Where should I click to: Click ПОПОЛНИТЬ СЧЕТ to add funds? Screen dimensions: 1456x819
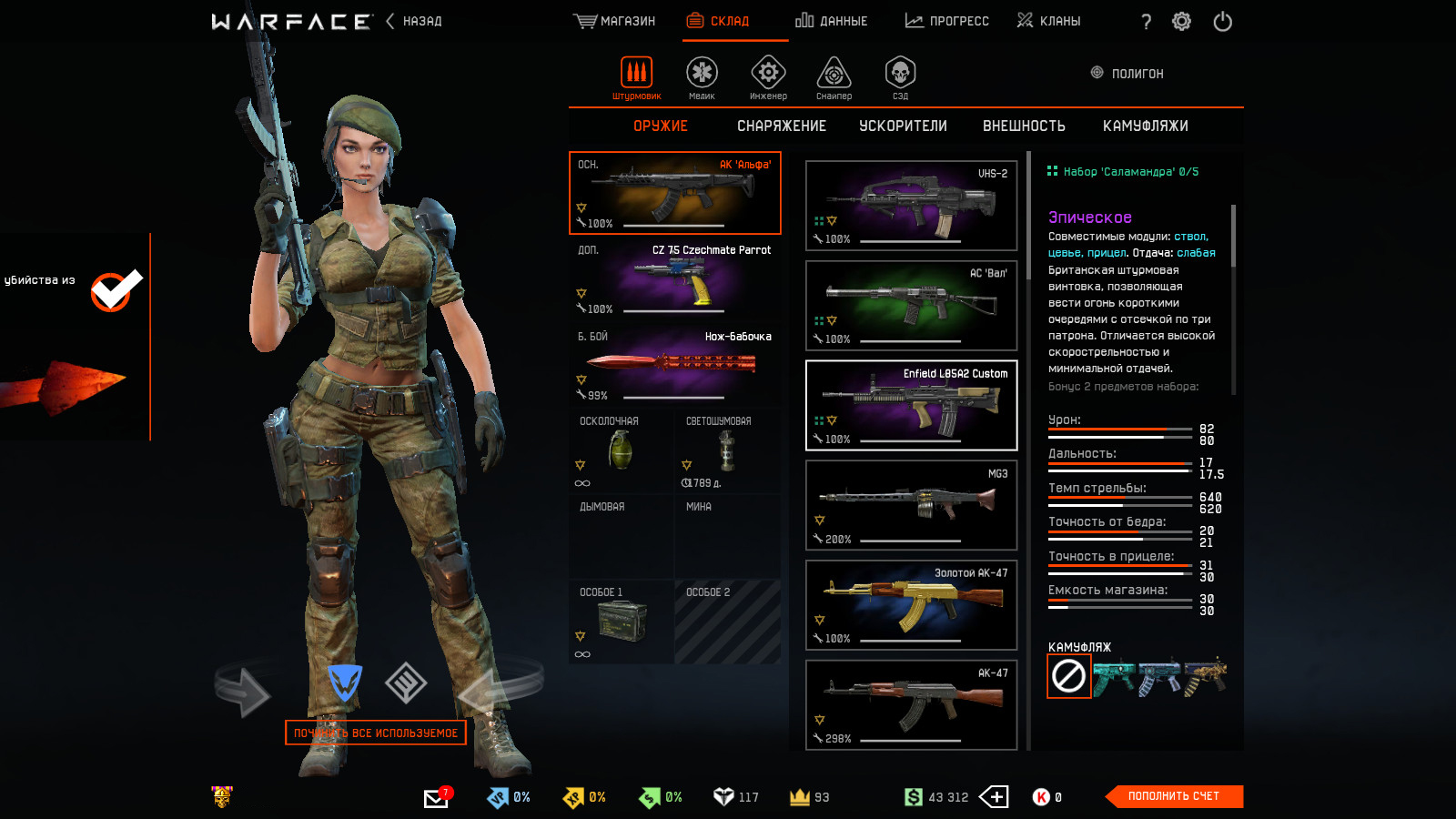click(1173, 796)
